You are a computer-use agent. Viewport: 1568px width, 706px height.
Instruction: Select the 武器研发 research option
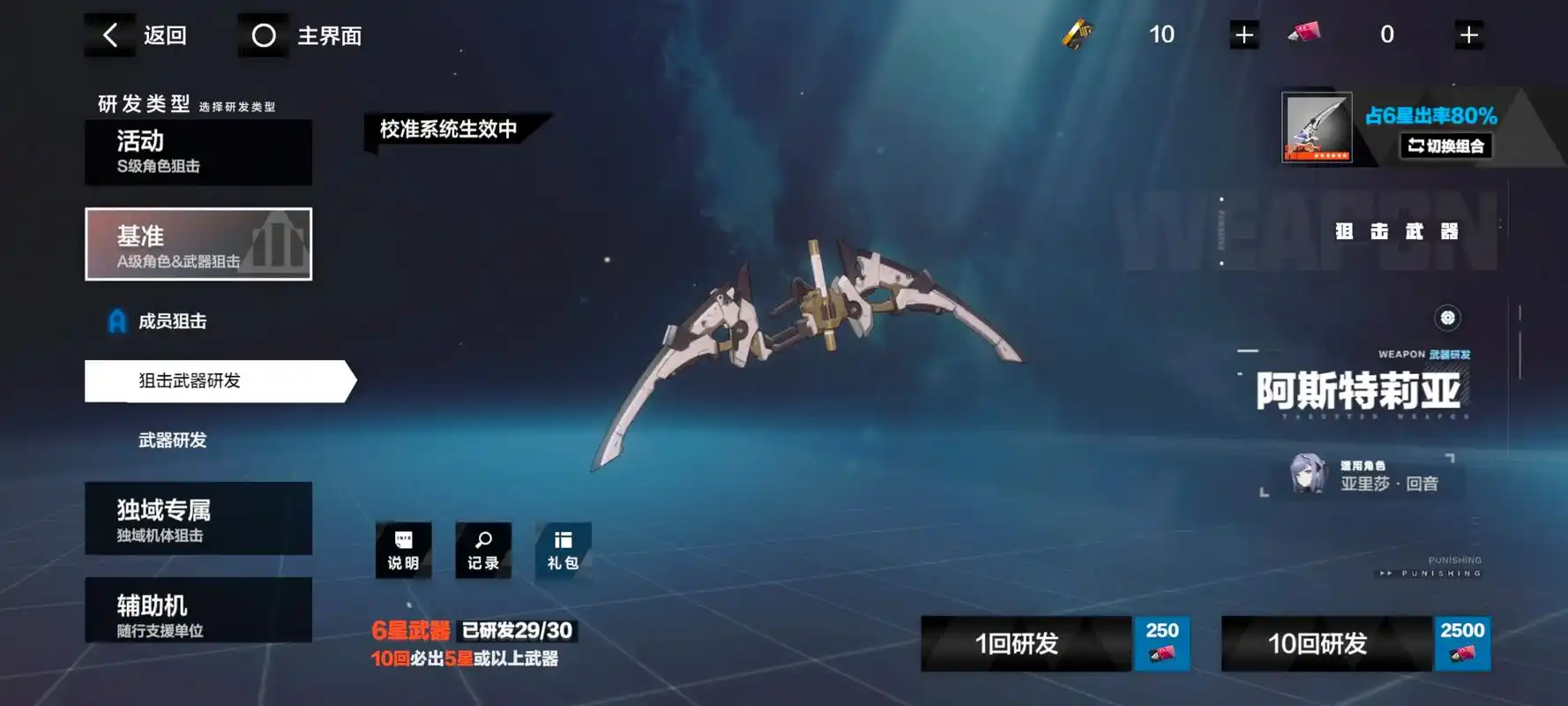pyautogui.click(x=174, y=439)
